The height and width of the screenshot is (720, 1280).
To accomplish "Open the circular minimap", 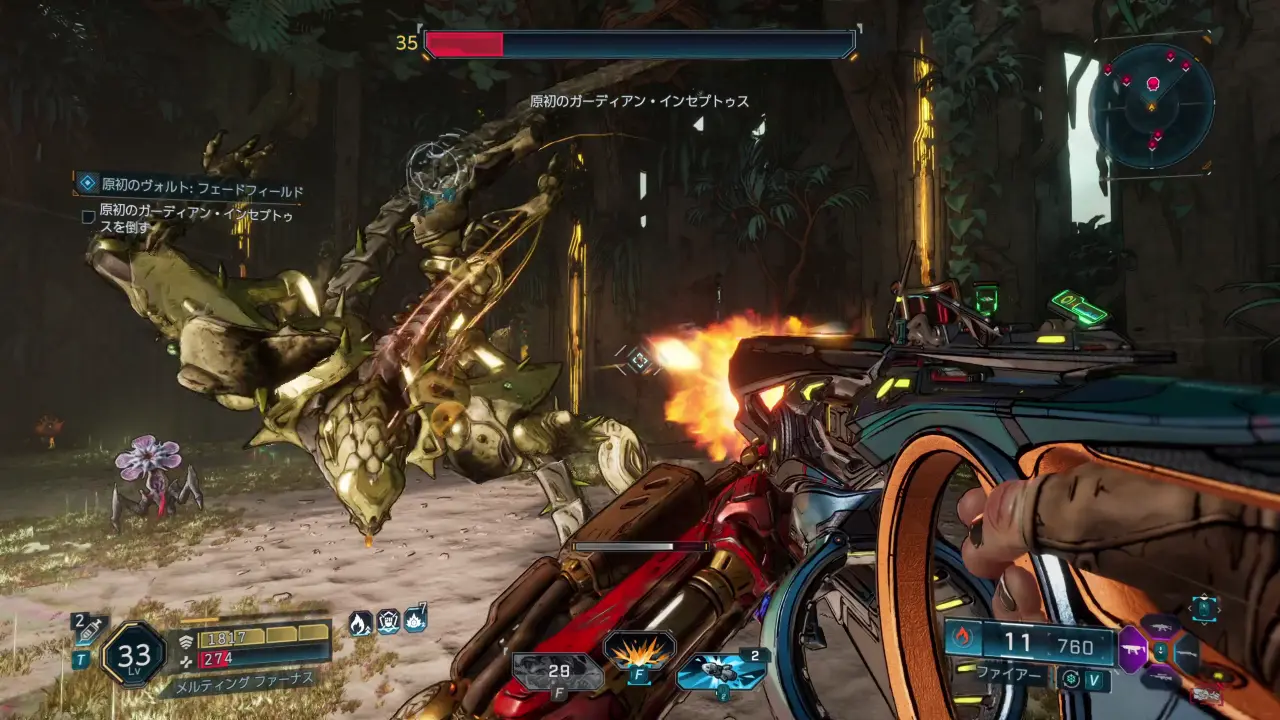I will pos(1151,104).
